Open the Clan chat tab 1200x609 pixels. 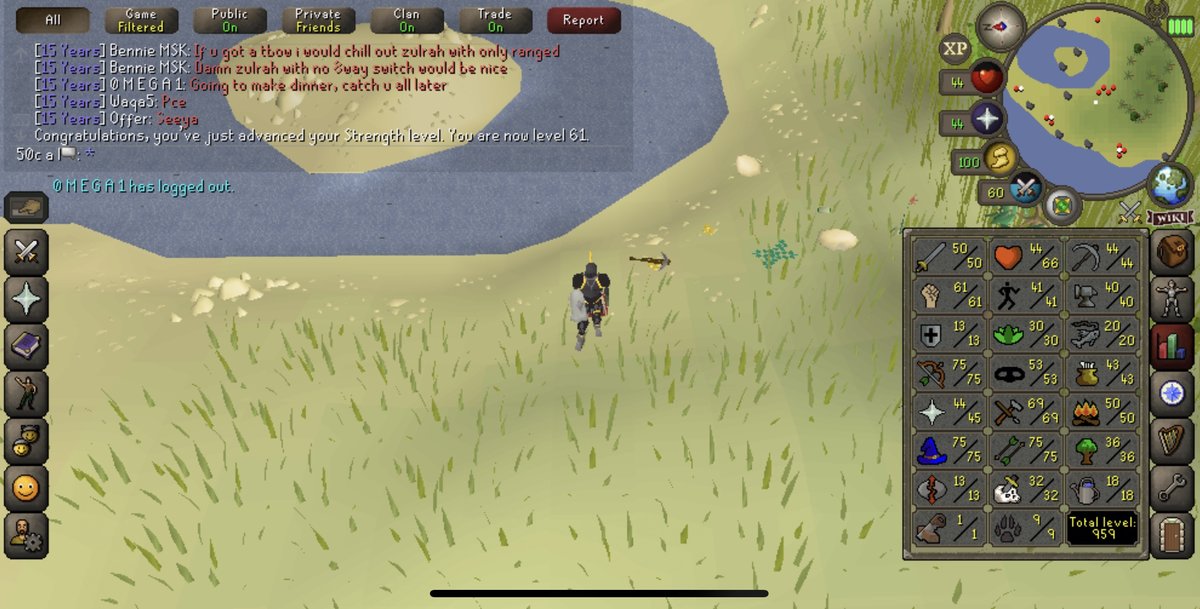coord(407,20)
